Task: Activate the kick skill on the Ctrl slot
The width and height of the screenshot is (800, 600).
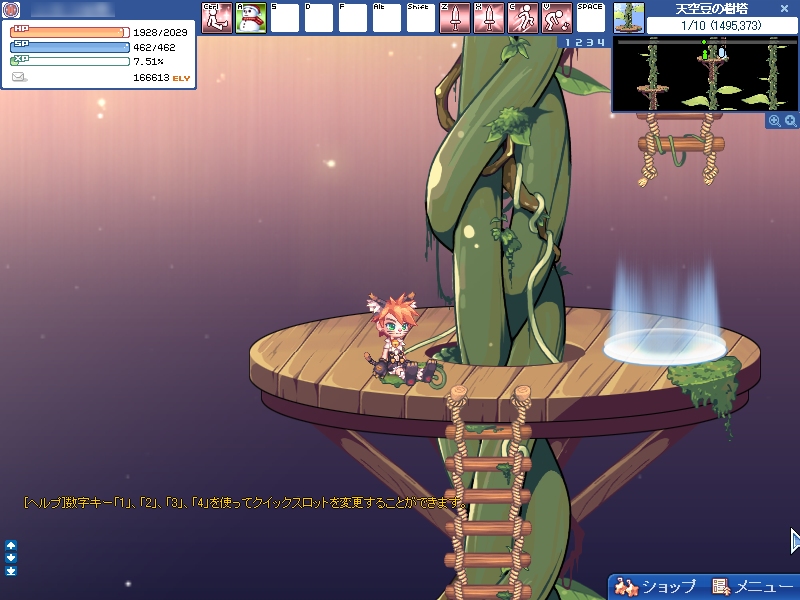Action: (x=216, y=18)
